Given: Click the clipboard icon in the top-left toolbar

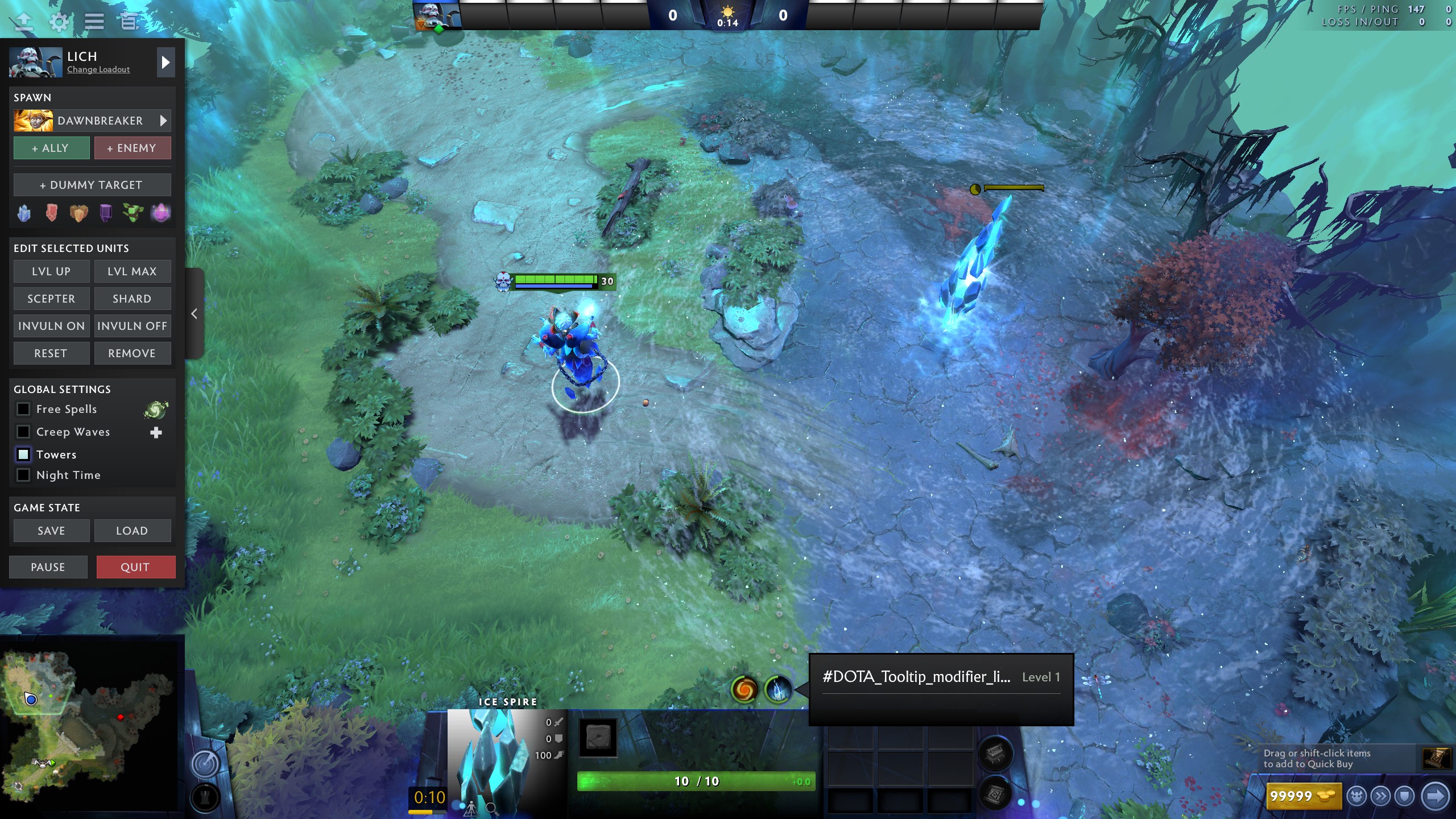Looking at the screenshot, I should click(x=129, y=20).
